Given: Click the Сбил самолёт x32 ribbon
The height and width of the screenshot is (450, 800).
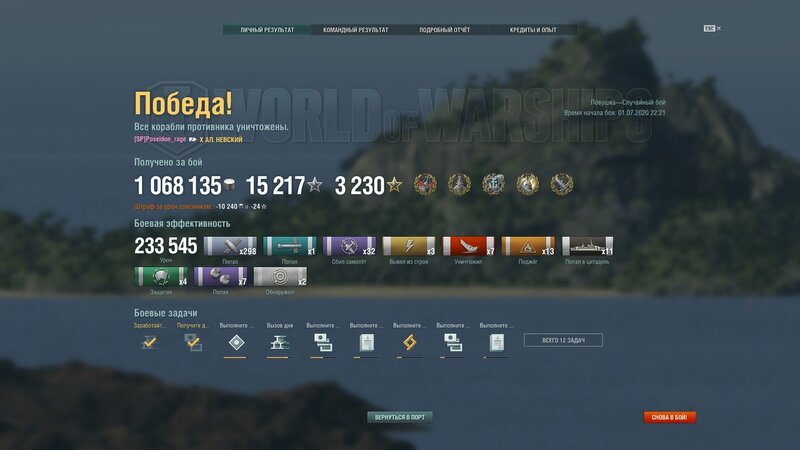Looking at the screenshot, I should point(350,246).
